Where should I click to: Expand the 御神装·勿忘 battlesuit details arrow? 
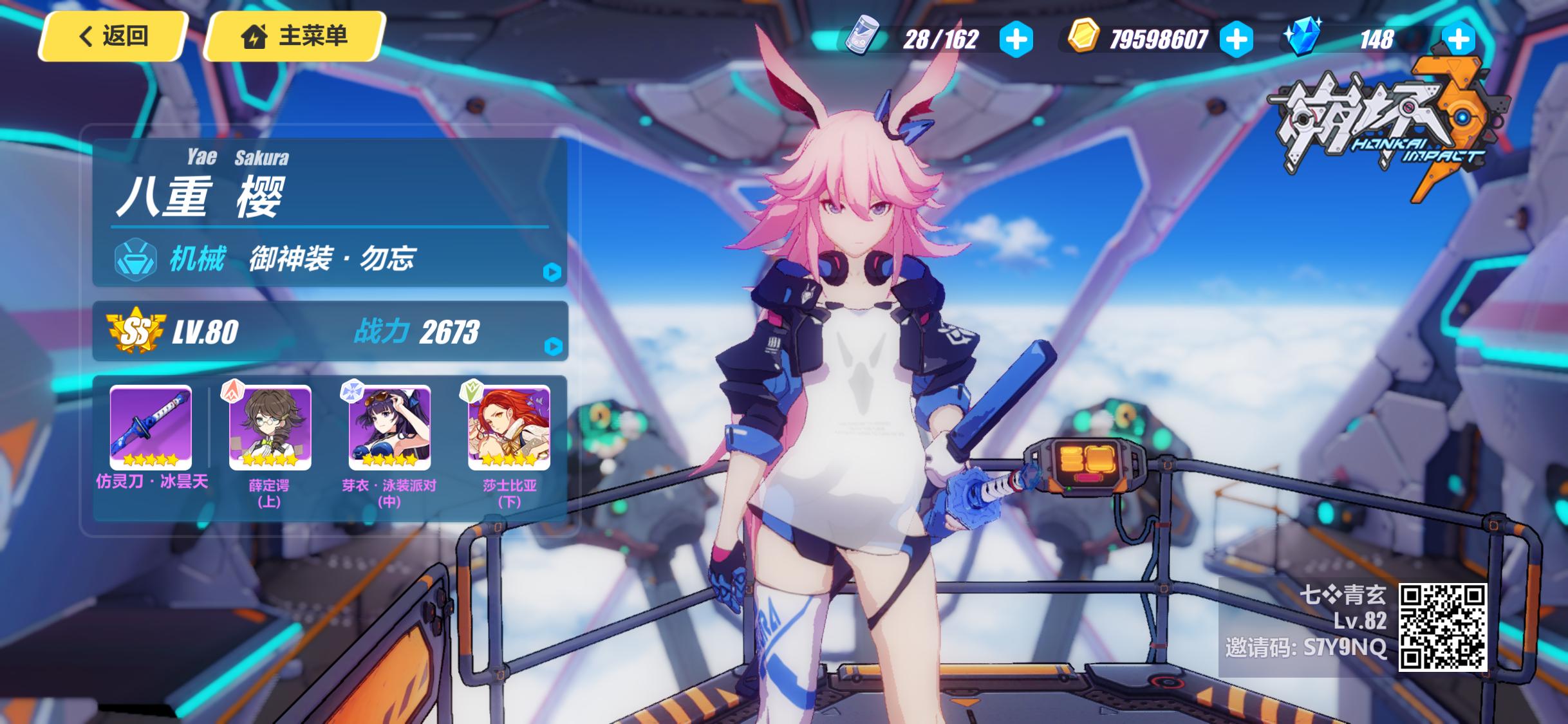pyautogui.click(x=552, y=272)
